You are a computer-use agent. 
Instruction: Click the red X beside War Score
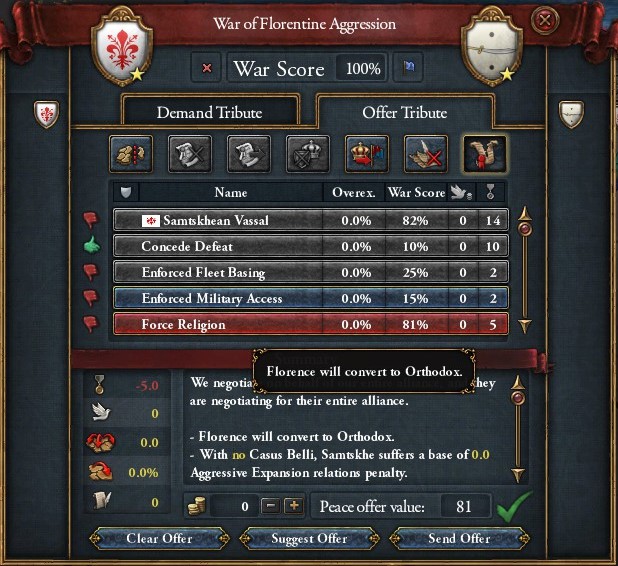click(x=207, y=69)
